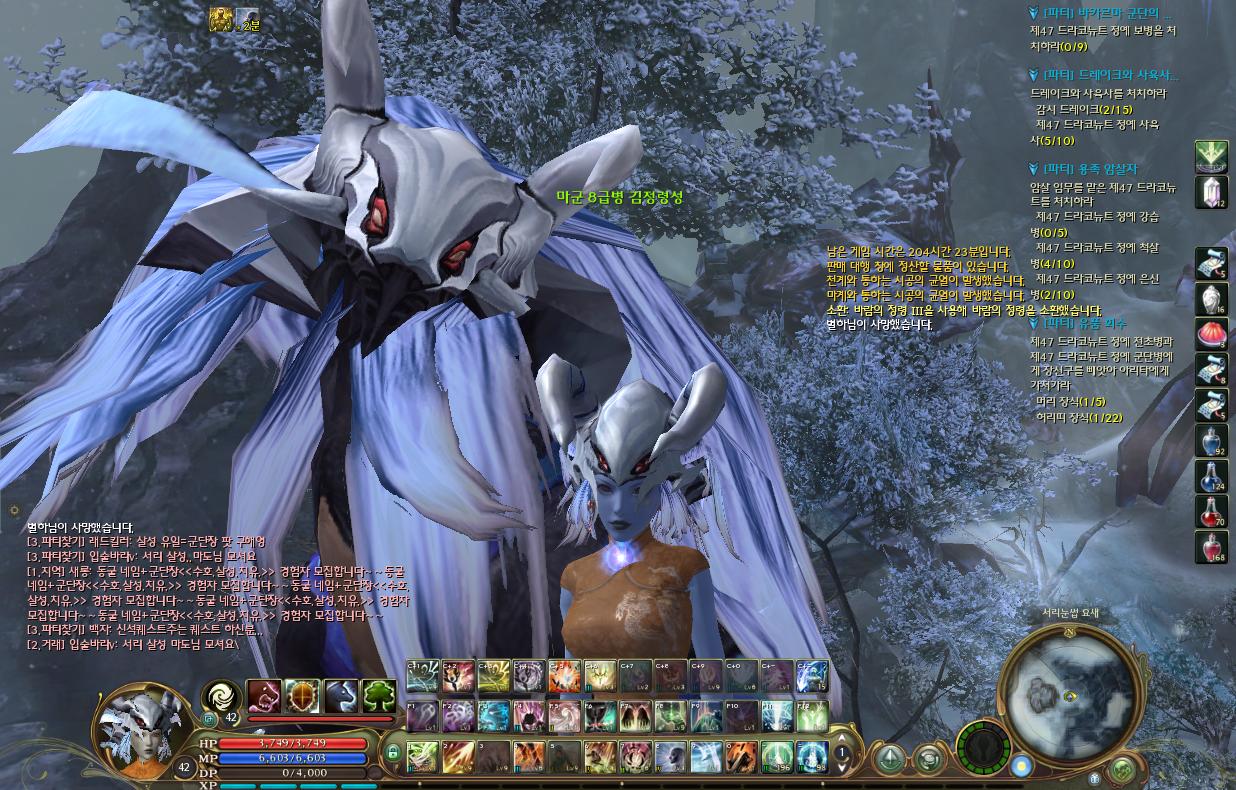Screen dimensions: 1236x790
Task: Activate the green tree buff skill icon
Action: (x=379, y=695)
